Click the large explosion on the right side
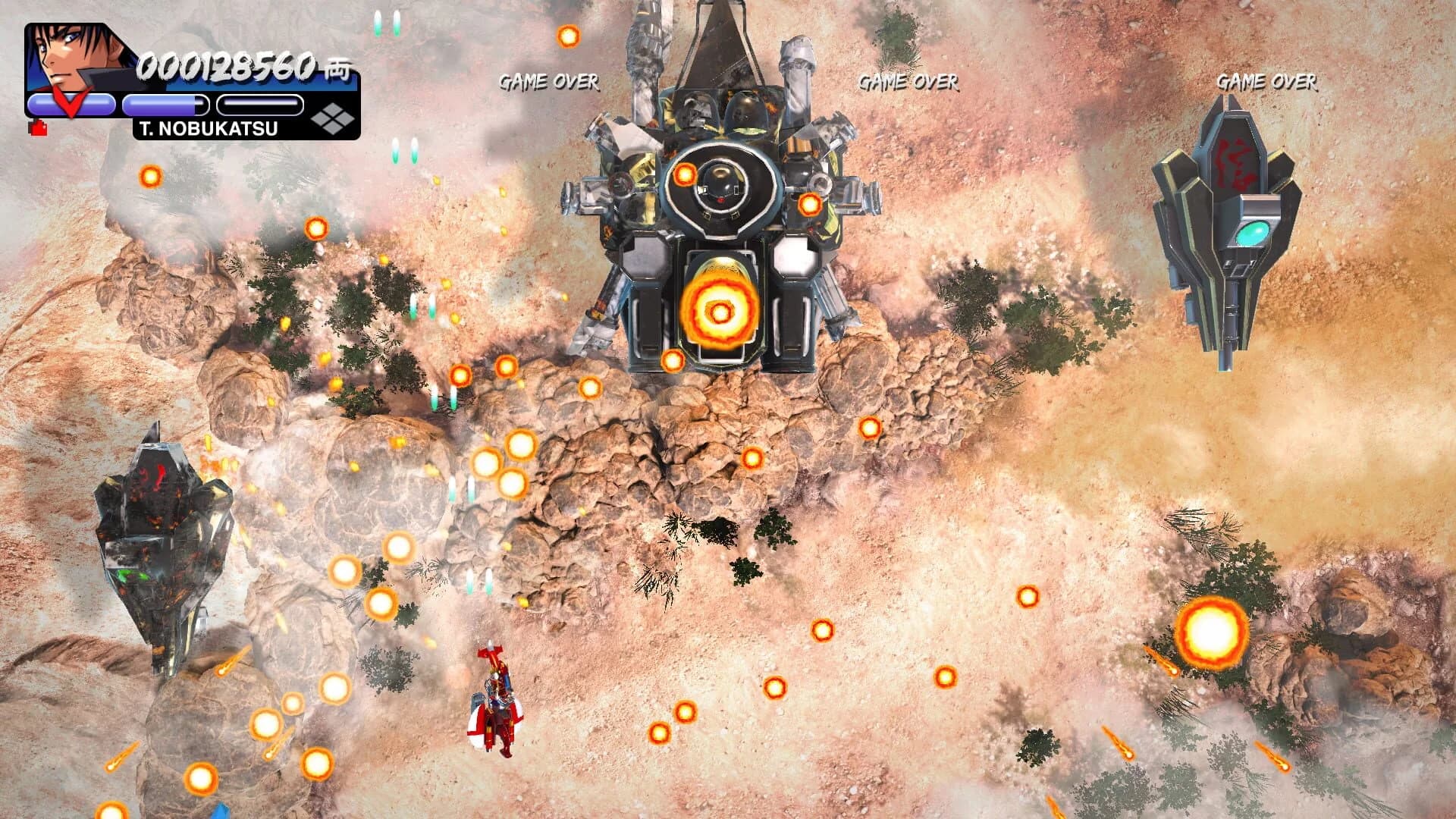 pos(1213,629)
